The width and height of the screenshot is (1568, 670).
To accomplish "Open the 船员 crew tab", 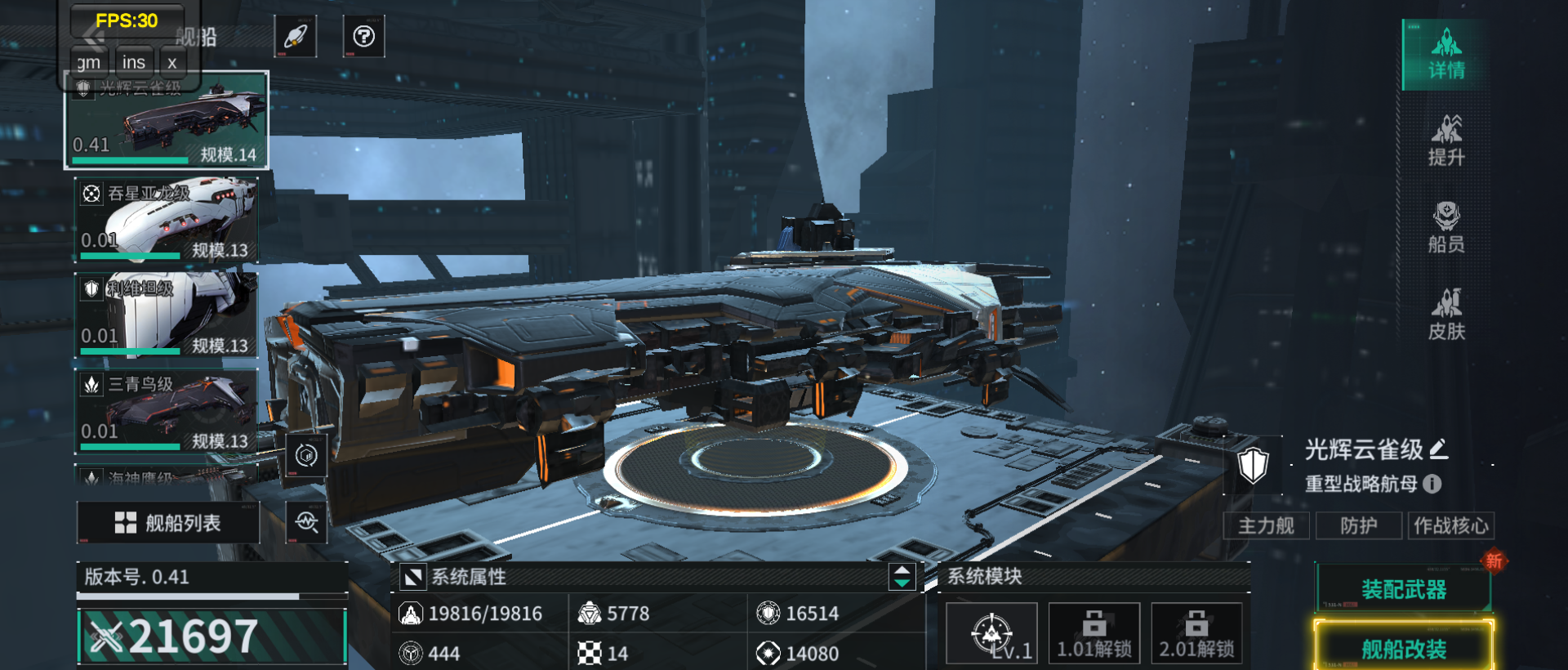I will (1445, 228).
